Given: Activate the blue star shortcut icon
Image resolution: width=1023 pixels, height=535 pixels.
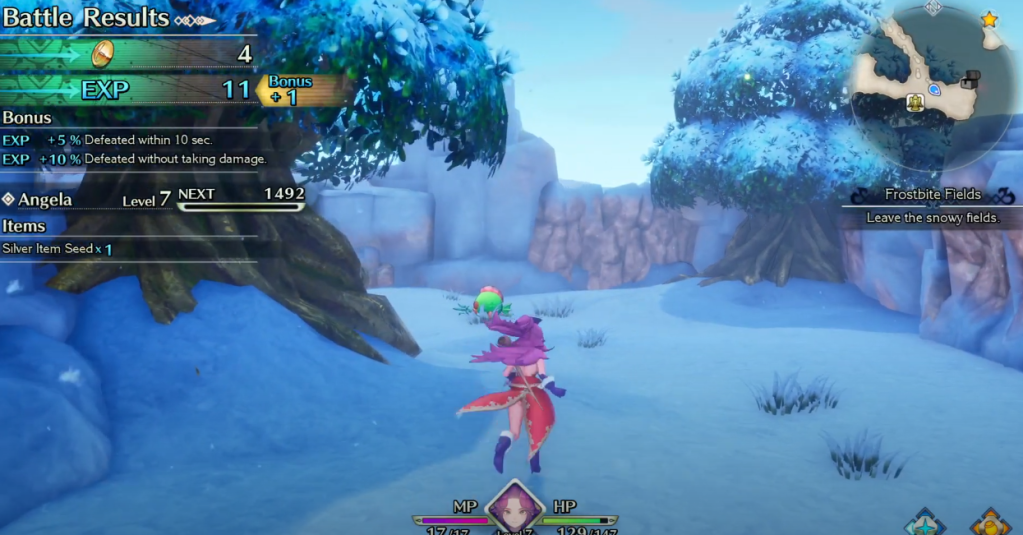Looking at the screenshot, I should [925, 522].
